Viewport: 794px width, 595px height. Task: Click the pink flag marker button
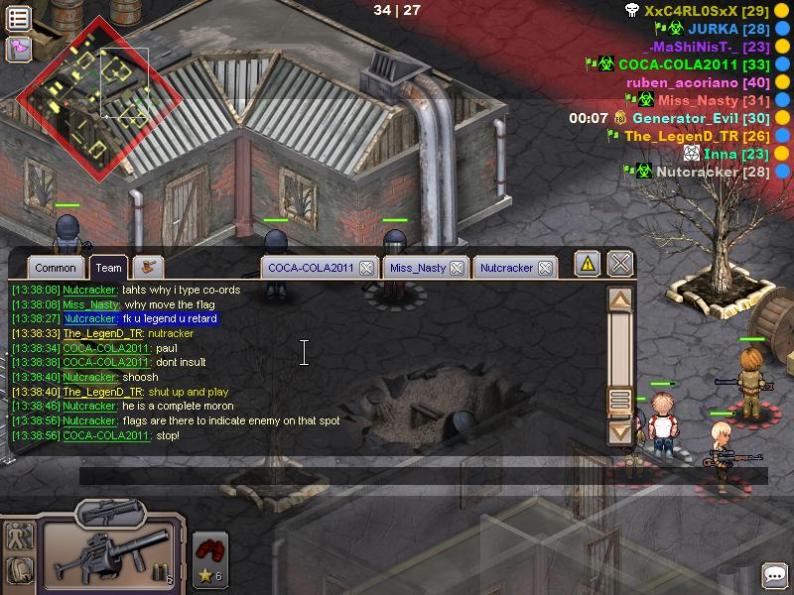coord(19,48)
